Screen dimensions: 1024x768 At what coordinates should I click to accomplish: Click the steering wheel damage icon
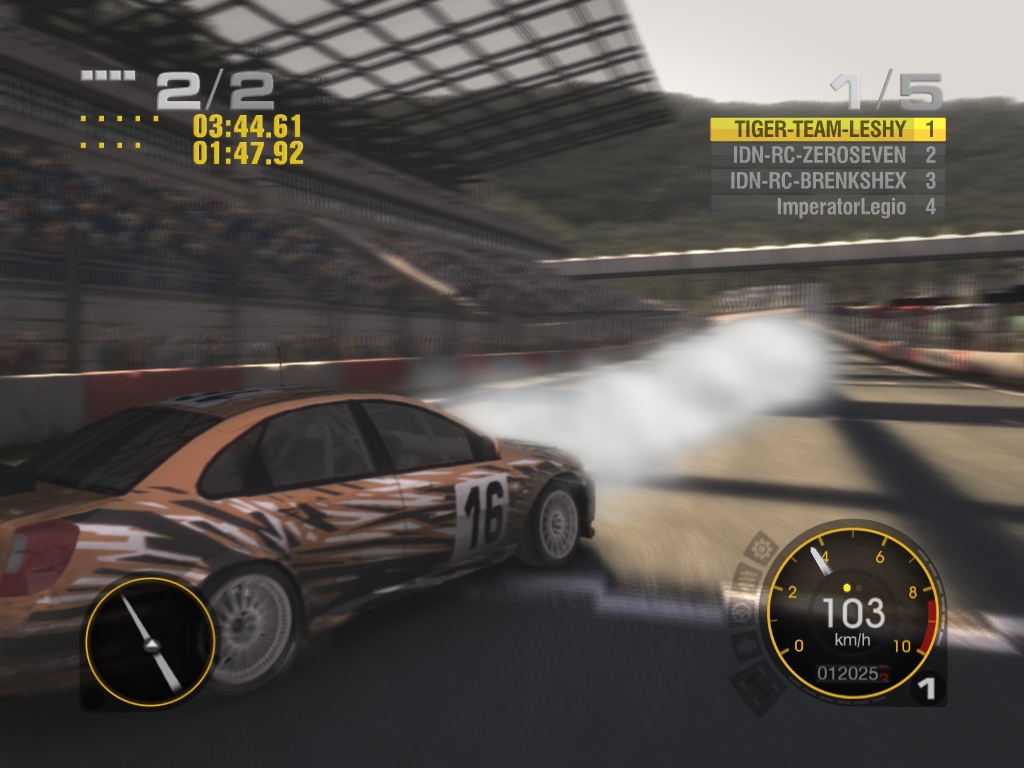click(740, 614)
